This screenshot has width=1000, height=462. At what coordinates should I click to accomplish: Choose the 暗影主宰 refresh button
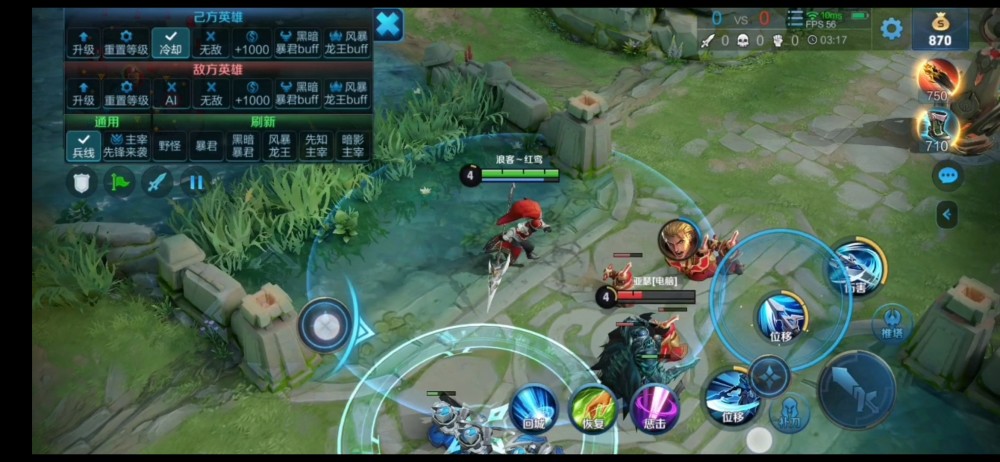click(x=353, y=146)
